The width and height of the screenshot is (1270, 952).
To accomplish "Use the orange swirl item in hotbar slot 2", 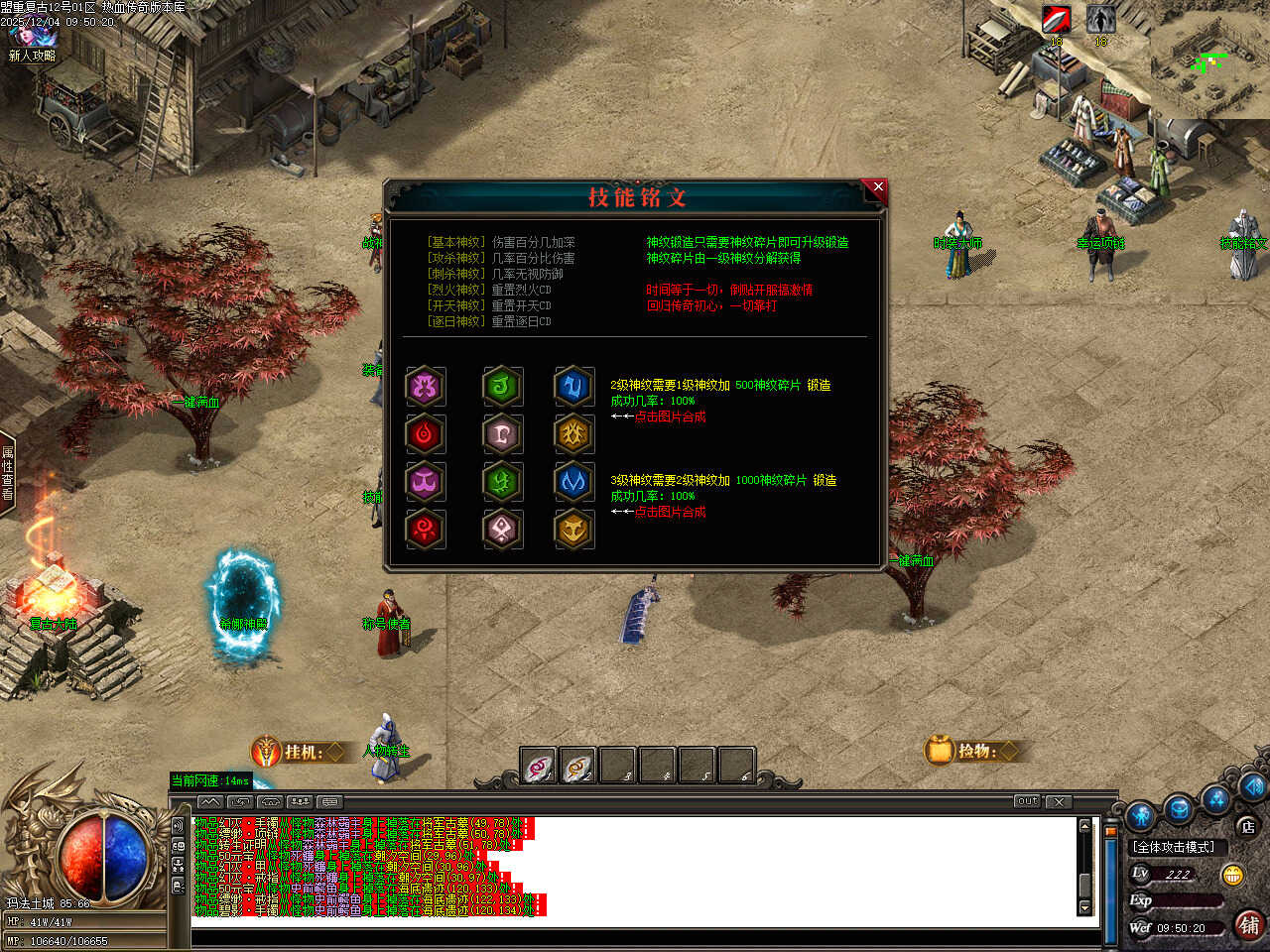I will click(577, 767).
